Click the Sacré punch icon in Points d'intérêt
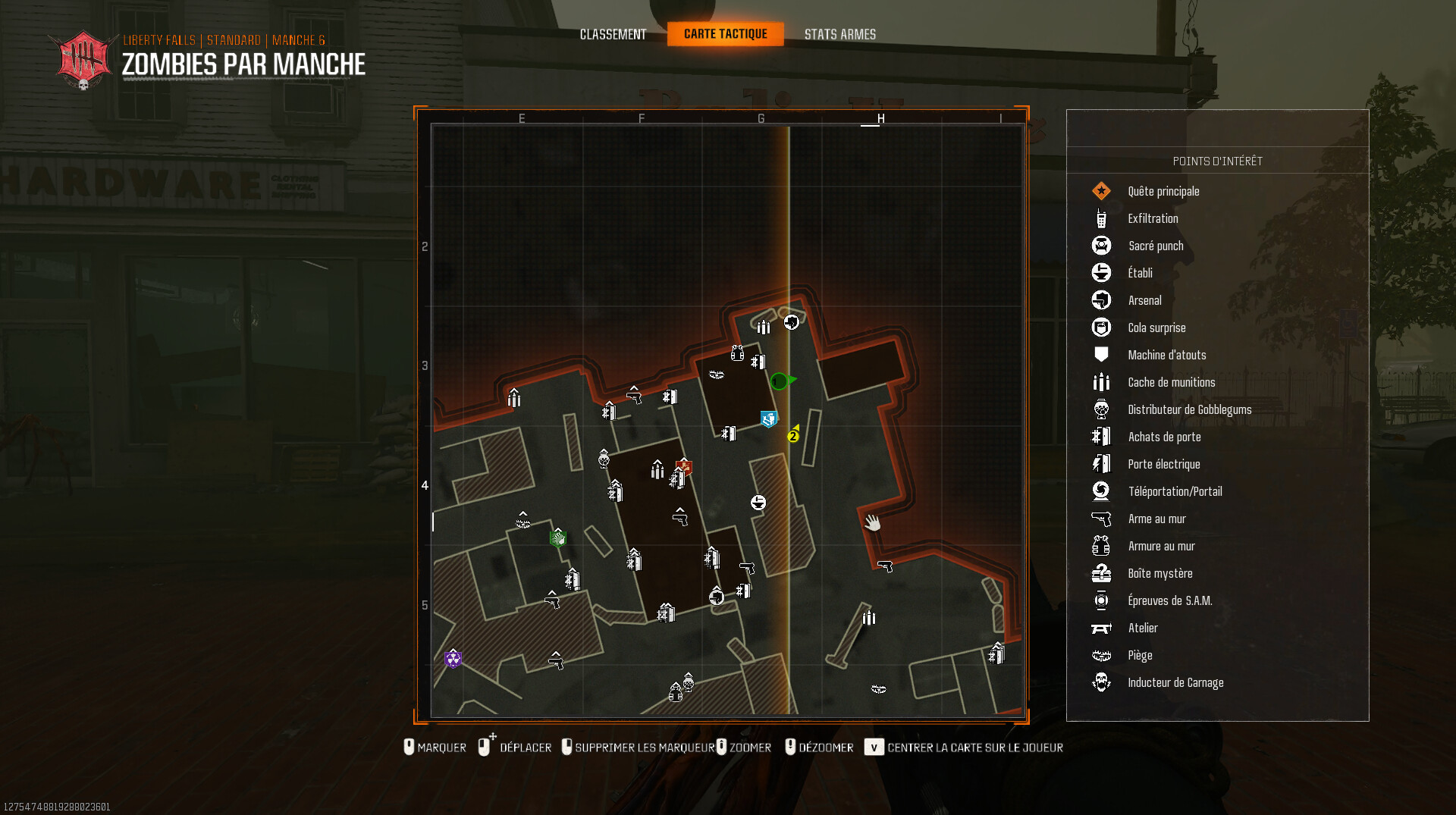Image resolution: width=1456 pixels, height=815 pixels. tap(1101, 246)
